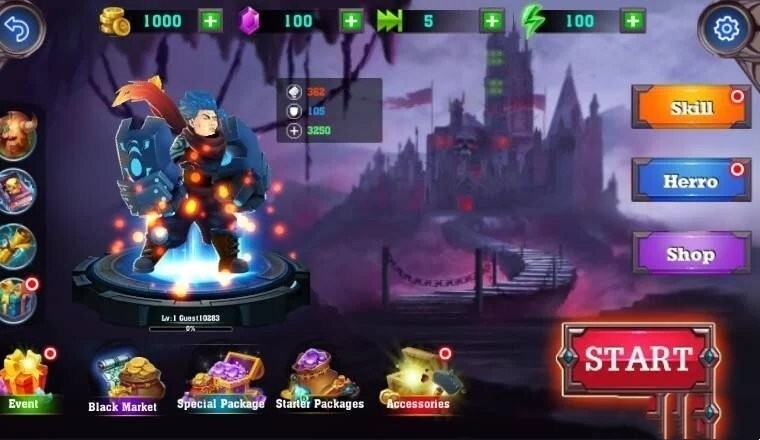760x440 pixels.
Task: Start the game with the START button
Action: (638, 359)
